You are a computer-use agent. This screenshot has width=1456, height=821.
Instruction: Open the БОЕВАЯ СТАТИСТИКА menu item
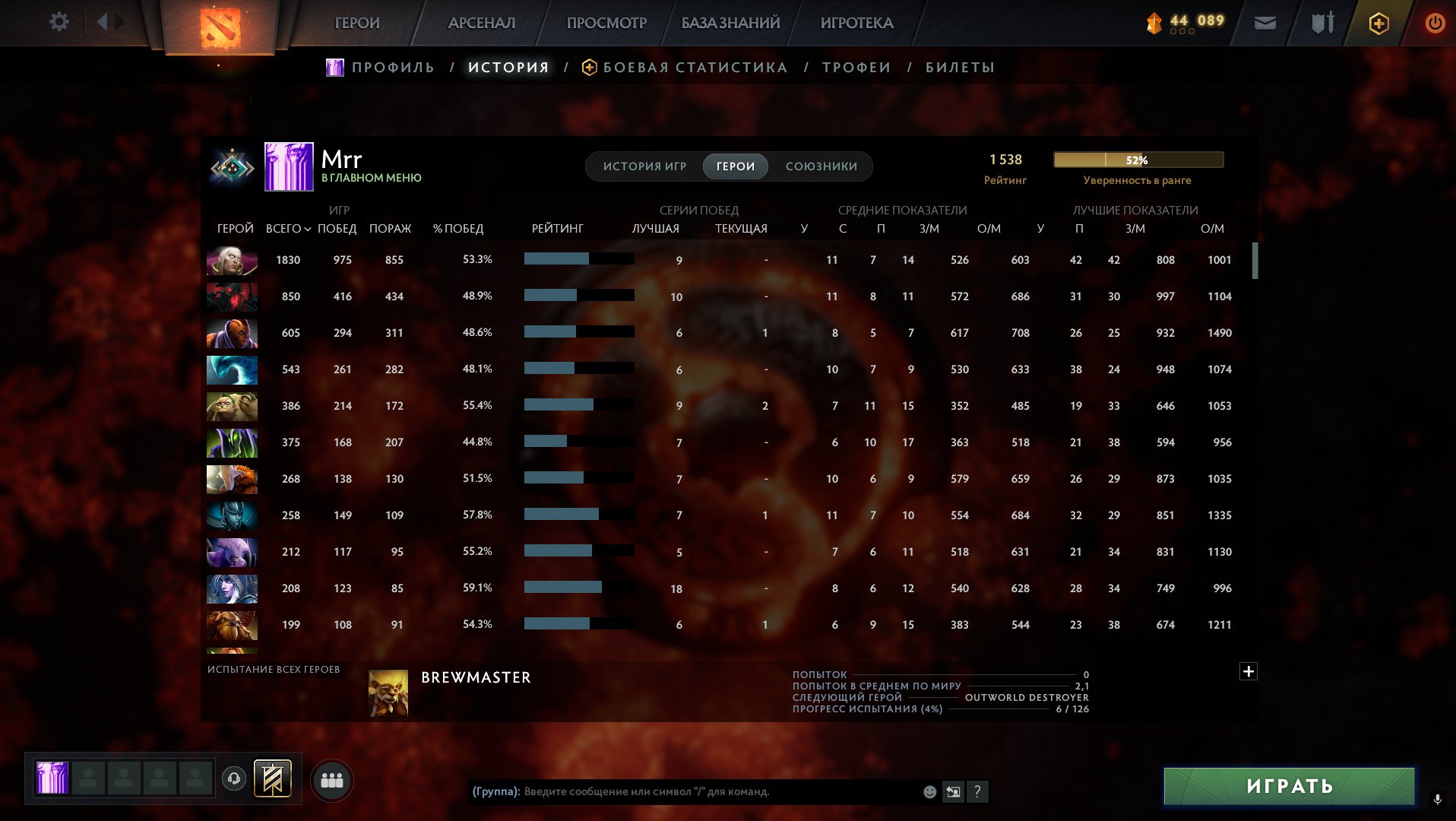pyautogui.click(x=694, y=67)
